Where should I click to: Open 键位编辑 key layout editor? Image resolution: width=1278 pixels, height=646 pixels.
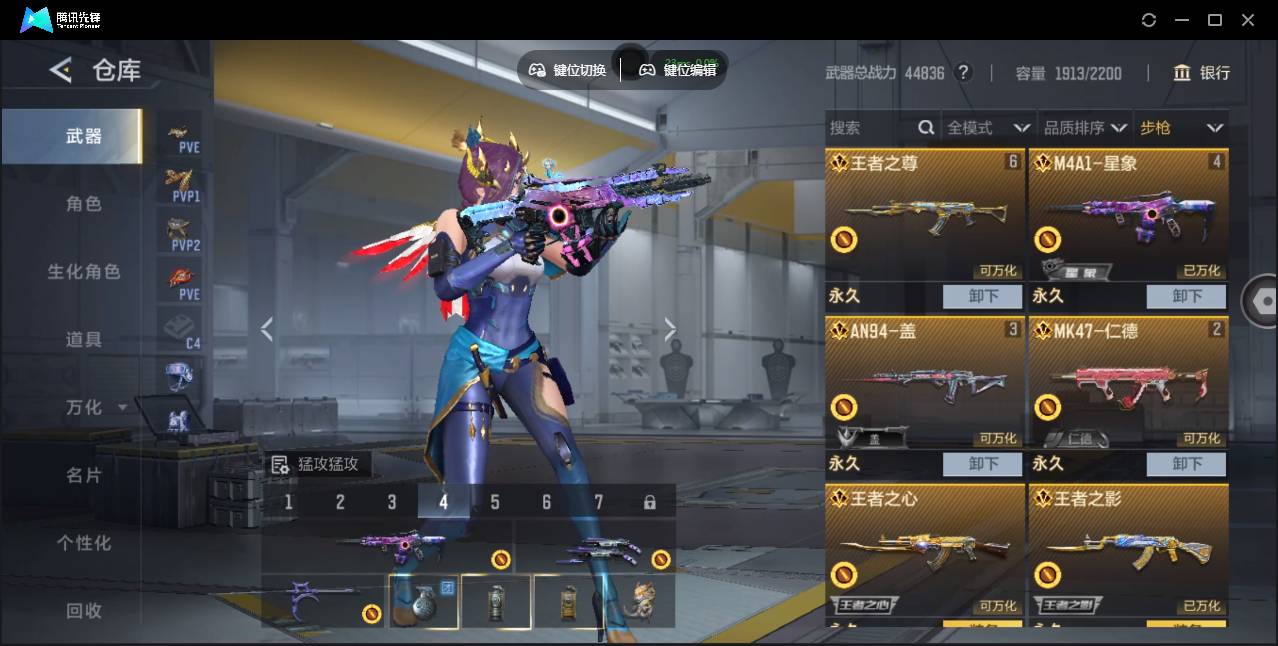(678, 70)
